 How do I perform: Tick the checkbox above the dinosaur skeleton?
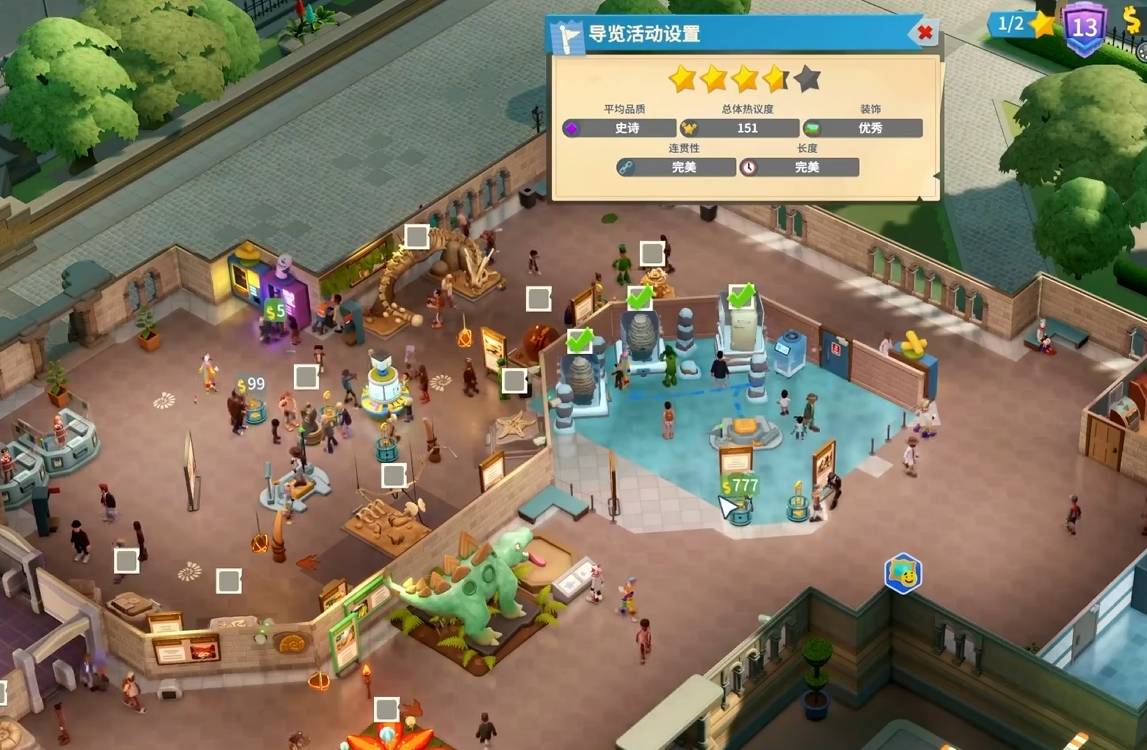pos(416,237)
